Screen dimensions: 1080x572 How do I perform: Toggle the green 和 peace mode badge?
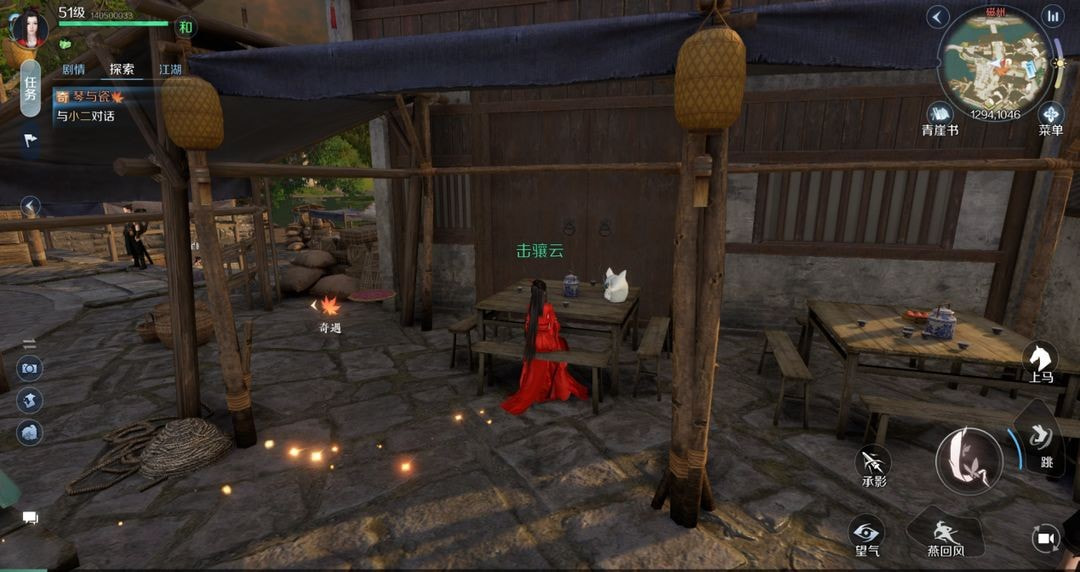pyautogui.click(x=185, y=27)
